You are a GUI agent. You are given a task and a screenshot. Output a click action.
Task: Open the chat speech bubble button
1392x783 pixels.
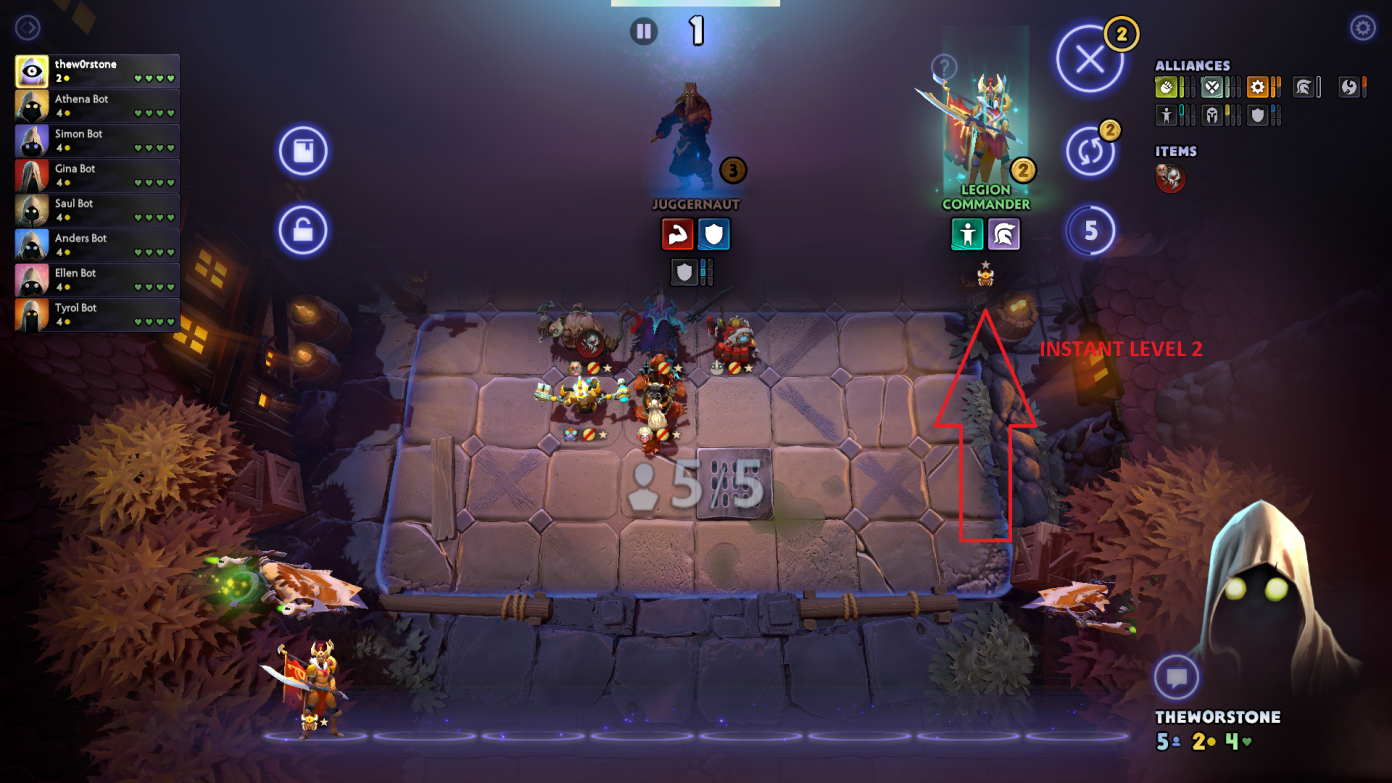point(1176,678)
